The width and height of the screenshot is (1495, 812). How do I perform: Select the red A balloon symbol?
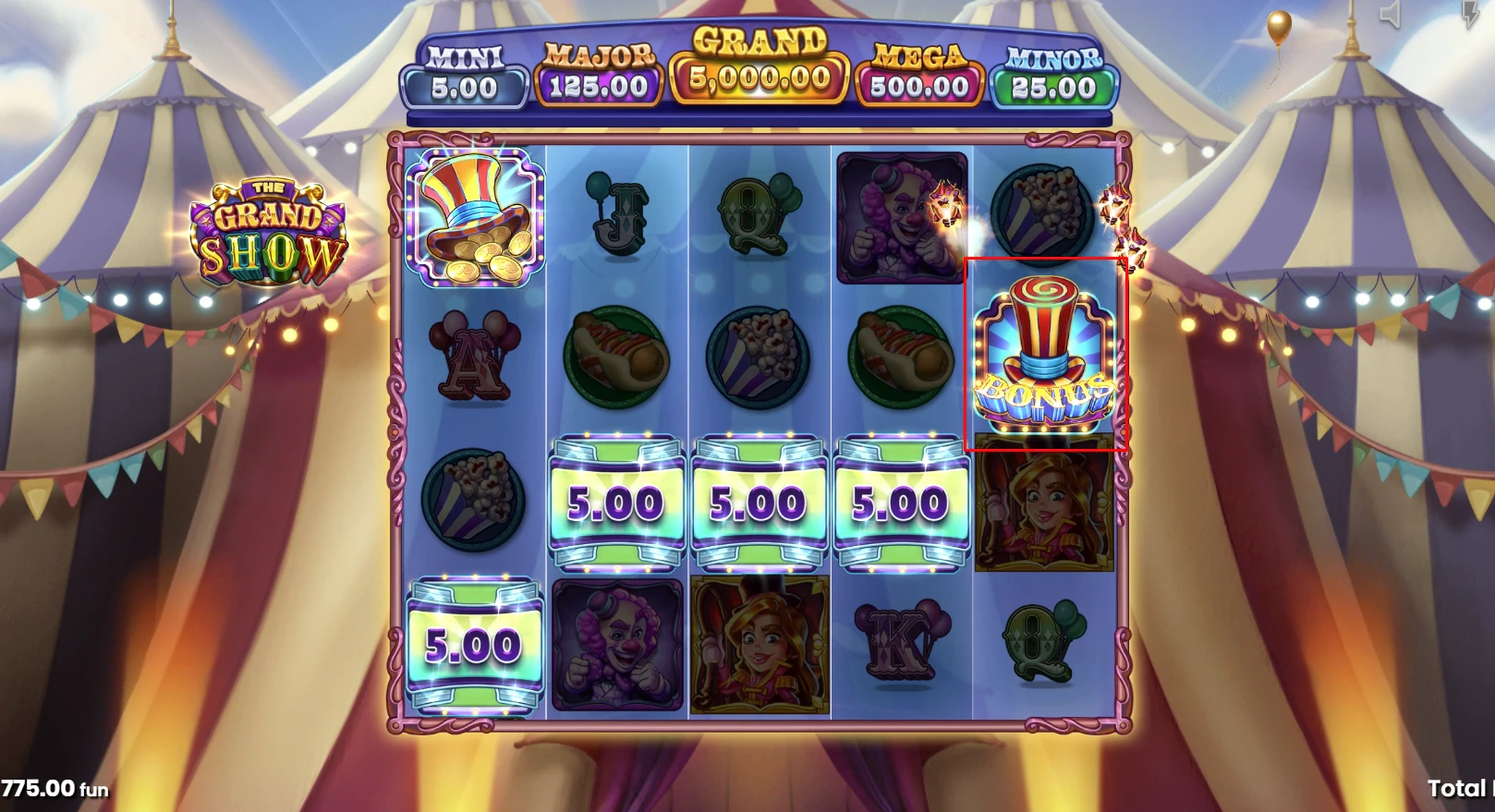pyautogui.click(x=474, y=356)
